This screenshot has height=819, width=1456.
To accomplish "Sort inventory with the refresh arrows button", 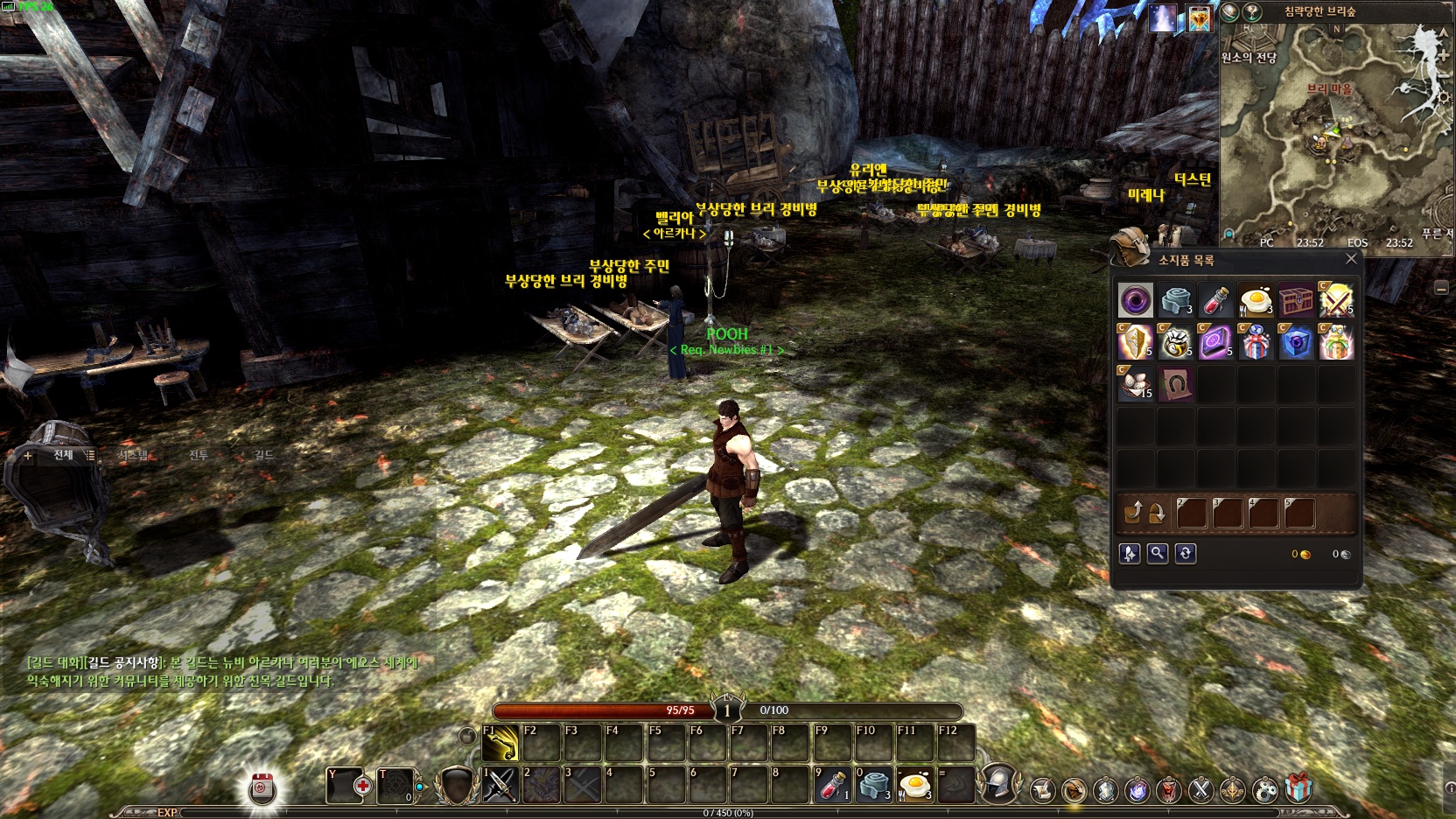I will [1186, 553].
